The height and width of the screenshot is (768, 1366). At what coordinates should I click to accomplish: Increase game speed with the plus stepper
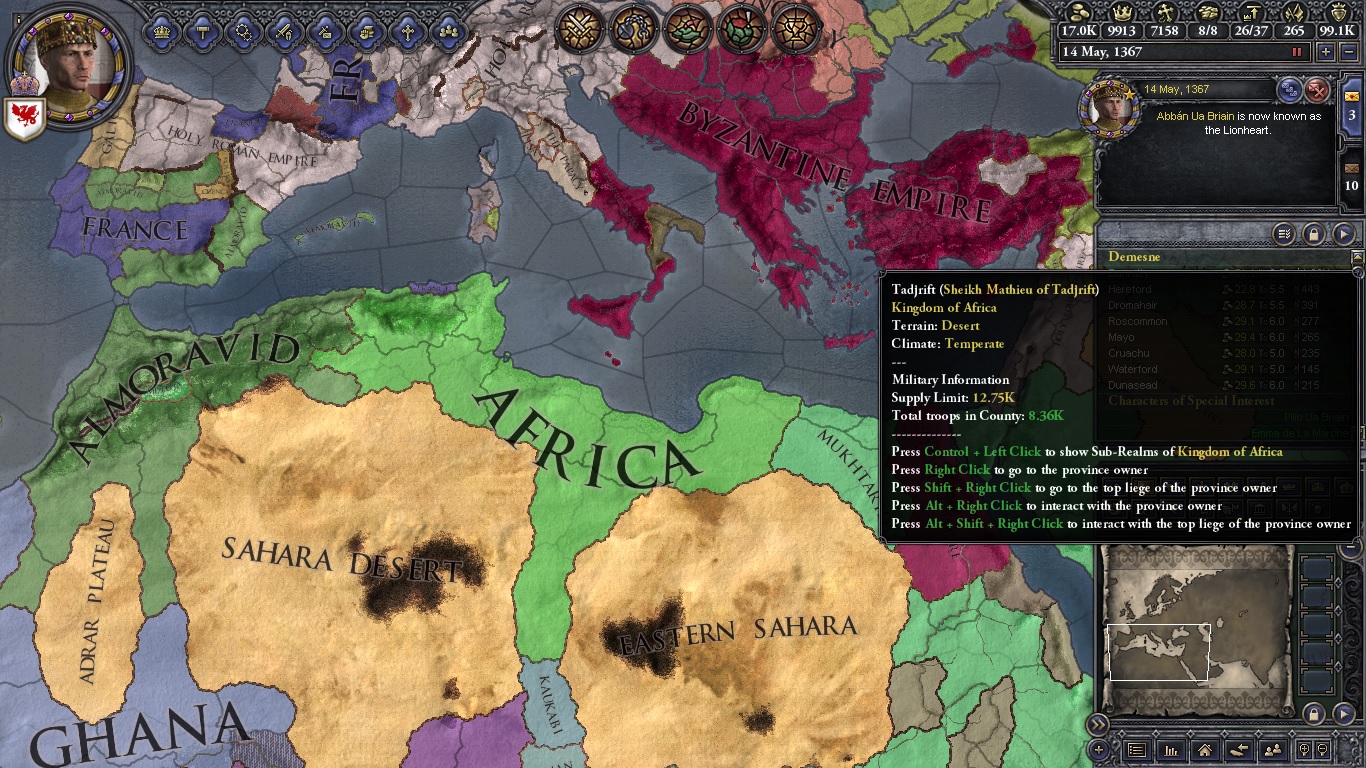click(x=1325, y=51)
